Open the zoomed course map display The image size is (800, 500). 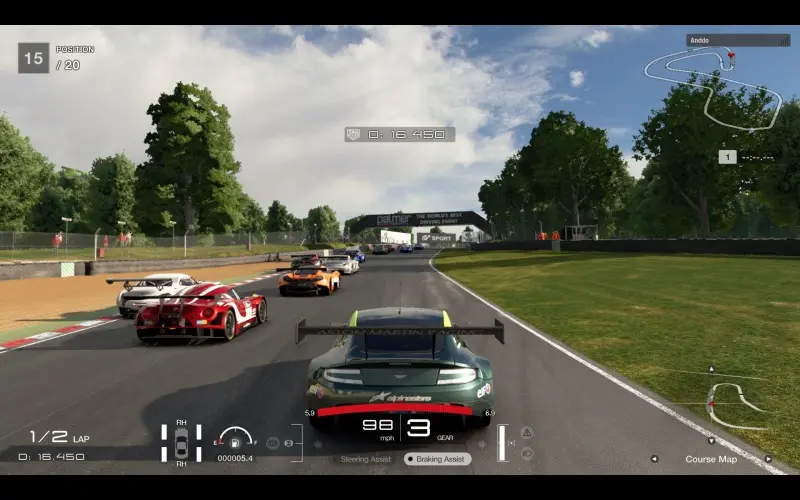(x=732, y=402)
